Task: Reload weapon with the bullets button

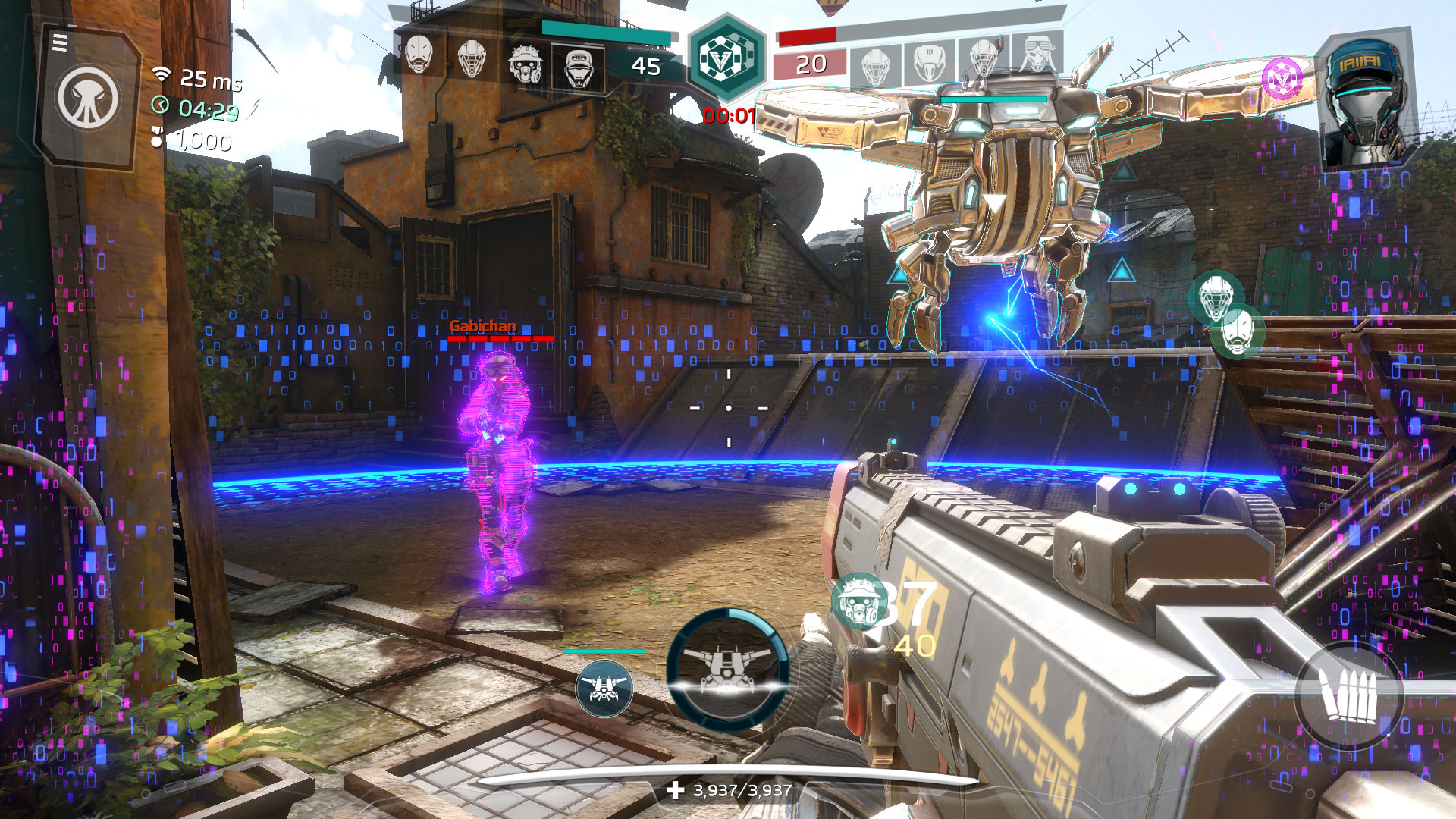Action: (x=1348, y=696)
